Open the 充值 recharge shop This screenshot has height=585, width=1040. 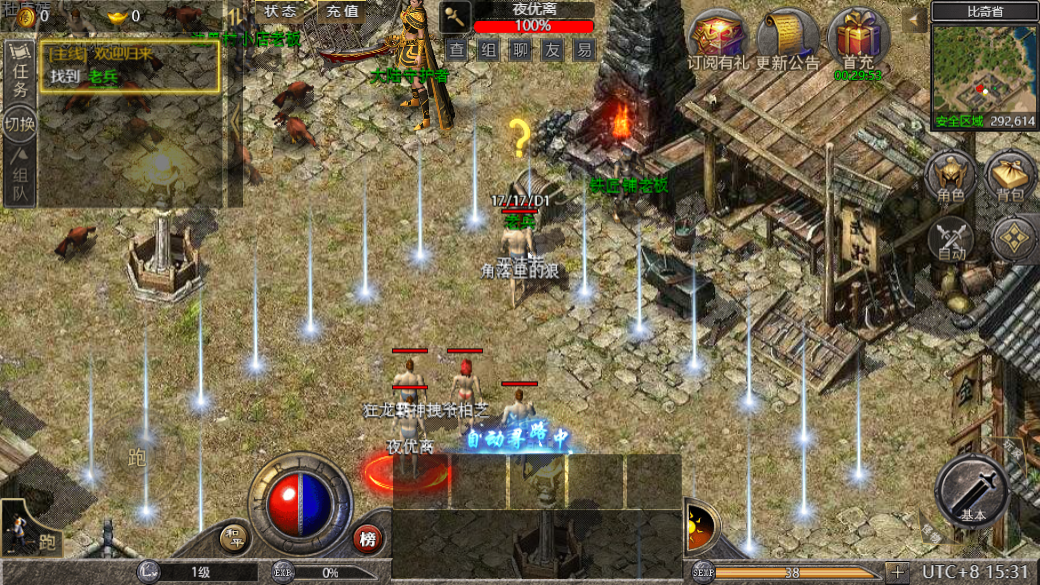342,12
